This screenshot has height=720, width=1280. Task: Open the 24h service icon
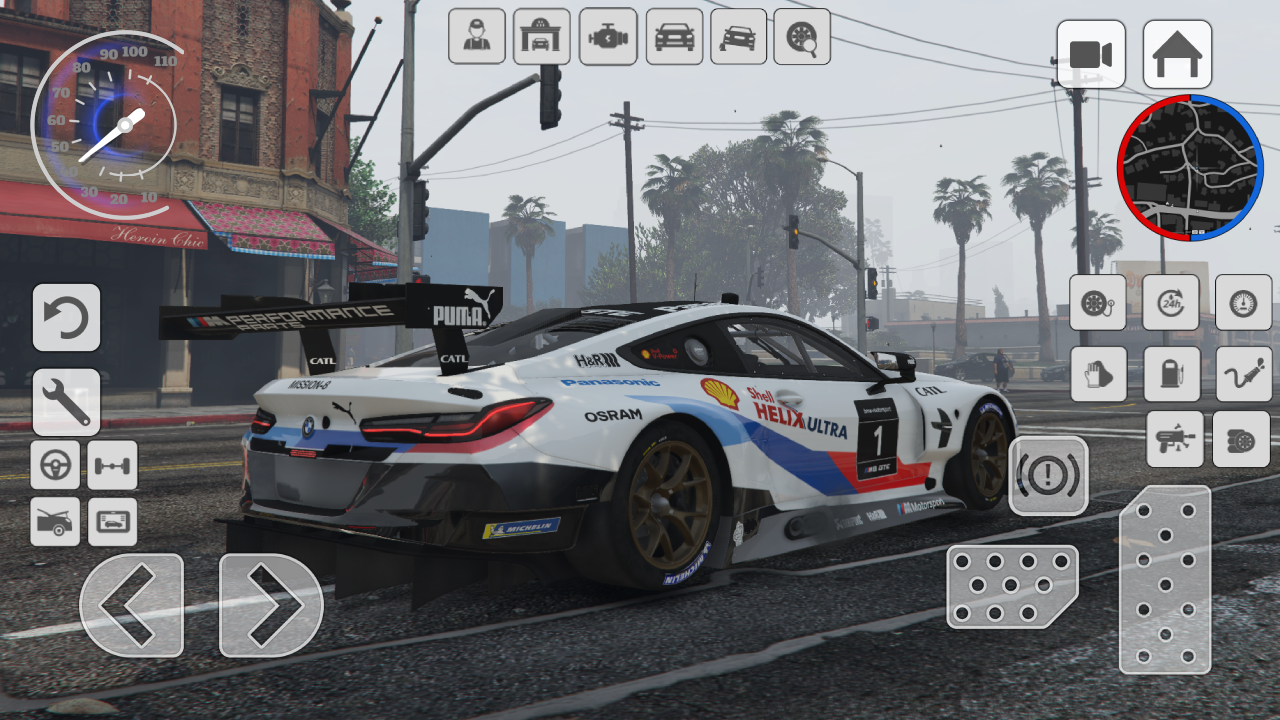tap(1172, 302)
